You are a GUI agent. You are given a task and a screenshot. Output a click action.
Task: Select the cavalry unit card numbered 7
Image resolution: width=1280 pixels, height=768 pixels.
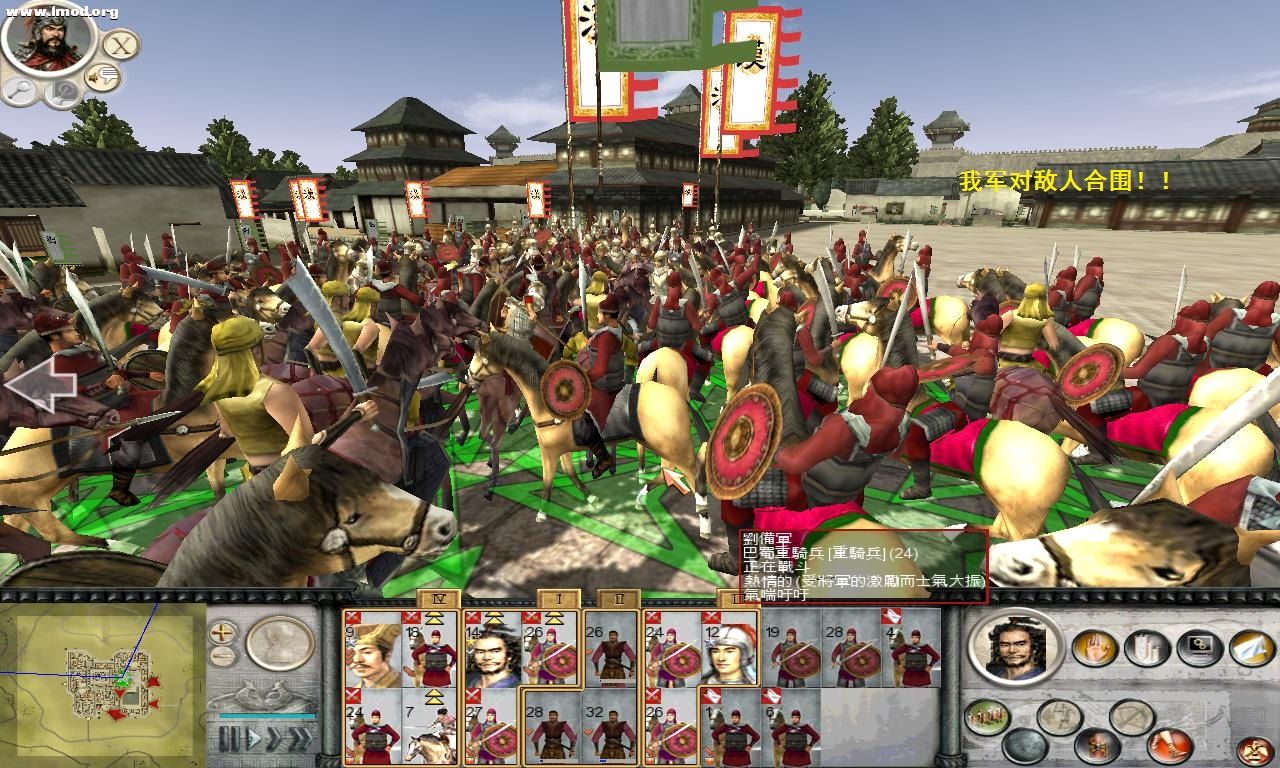coord(431,727)
